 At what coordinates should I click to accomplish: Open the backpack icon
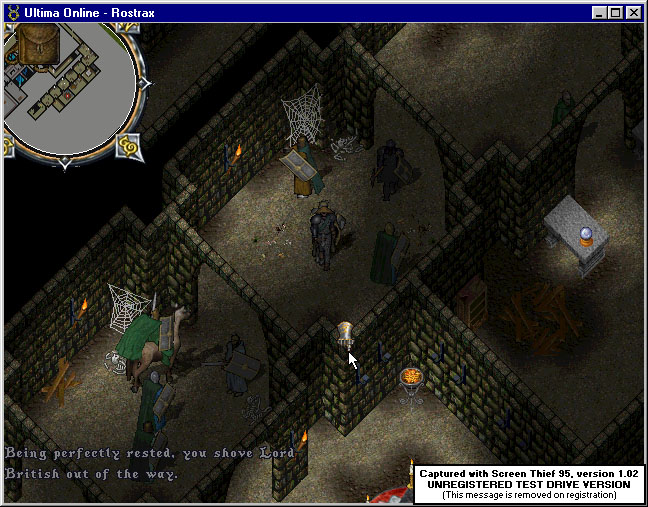click(38, 45)
